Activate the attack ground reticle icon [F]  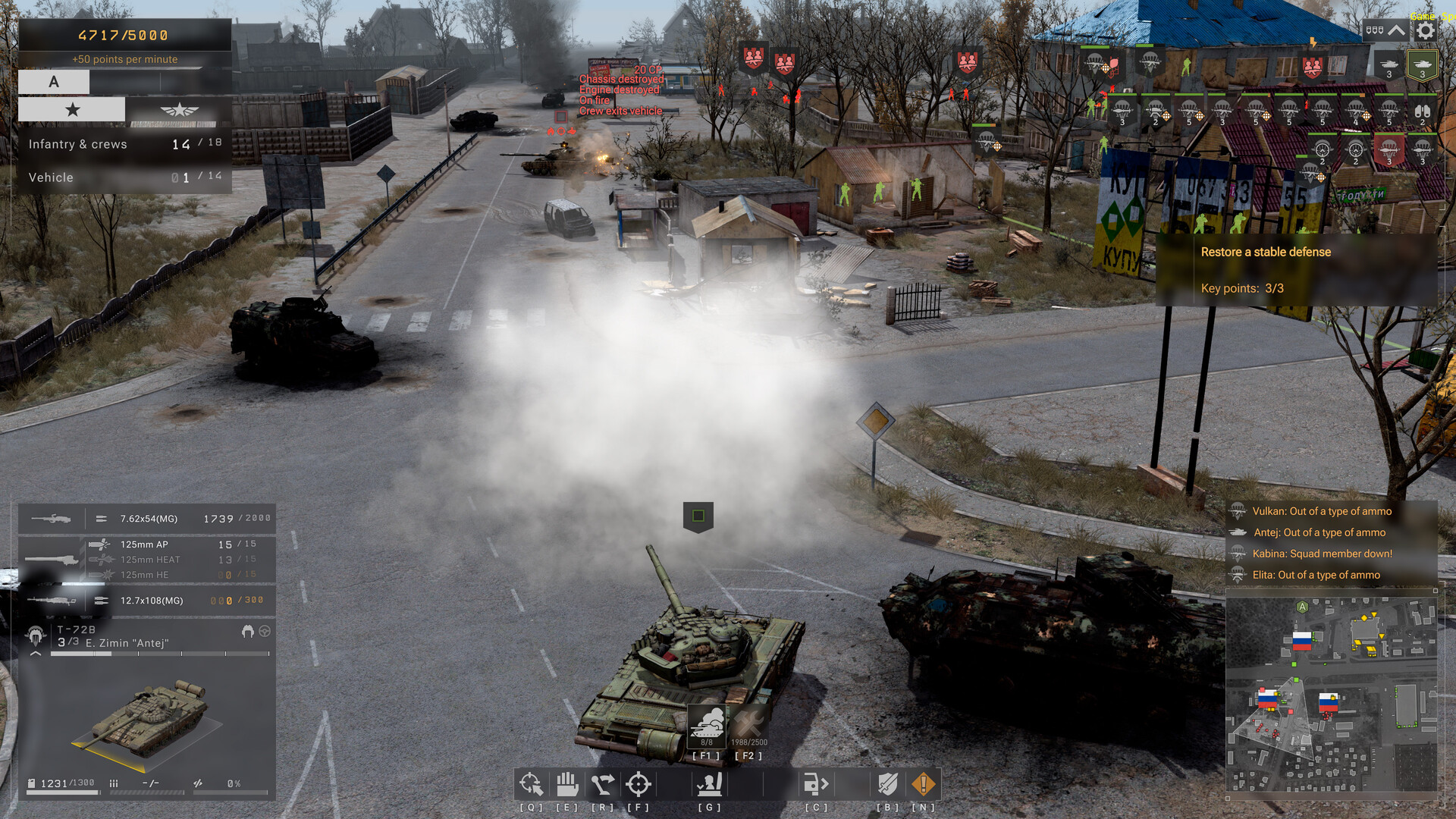tap(639, 783)
